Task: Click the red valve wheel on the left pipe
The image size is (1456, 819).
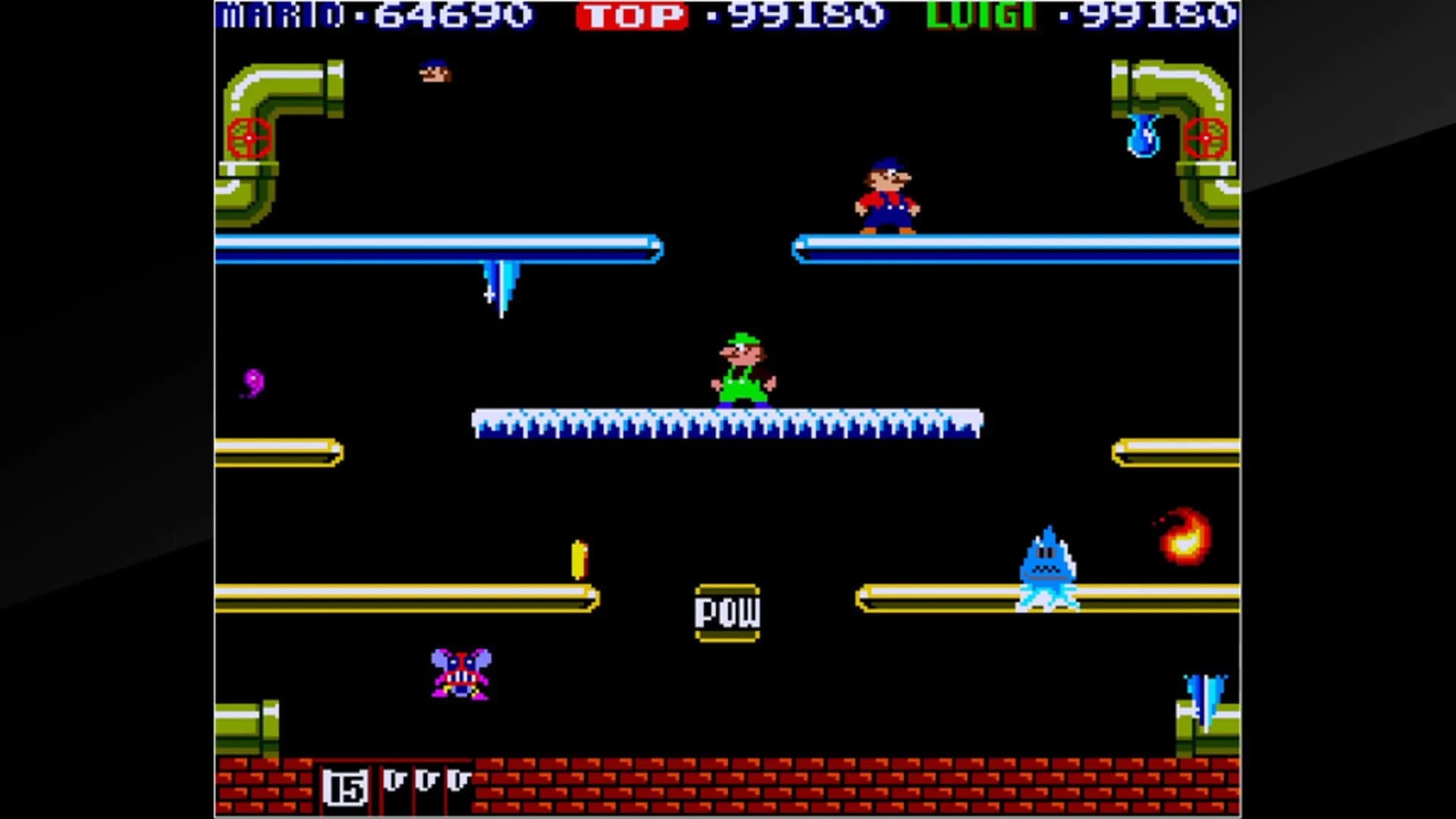Action: click(x=250, y=139)
